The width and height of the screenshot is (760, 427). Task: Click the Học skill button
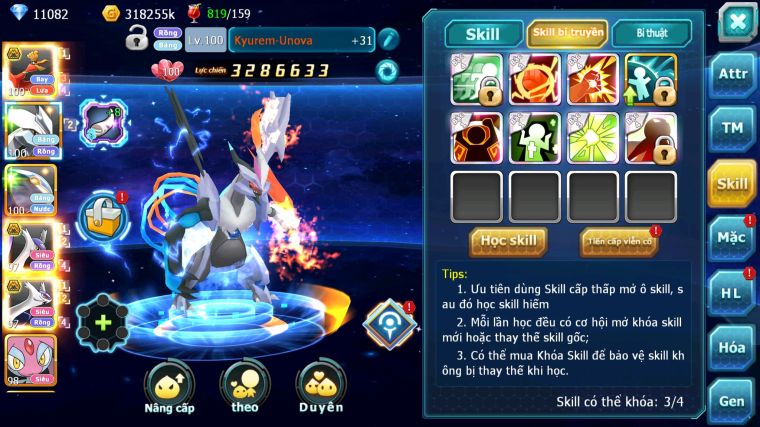(x=508, y=241)
